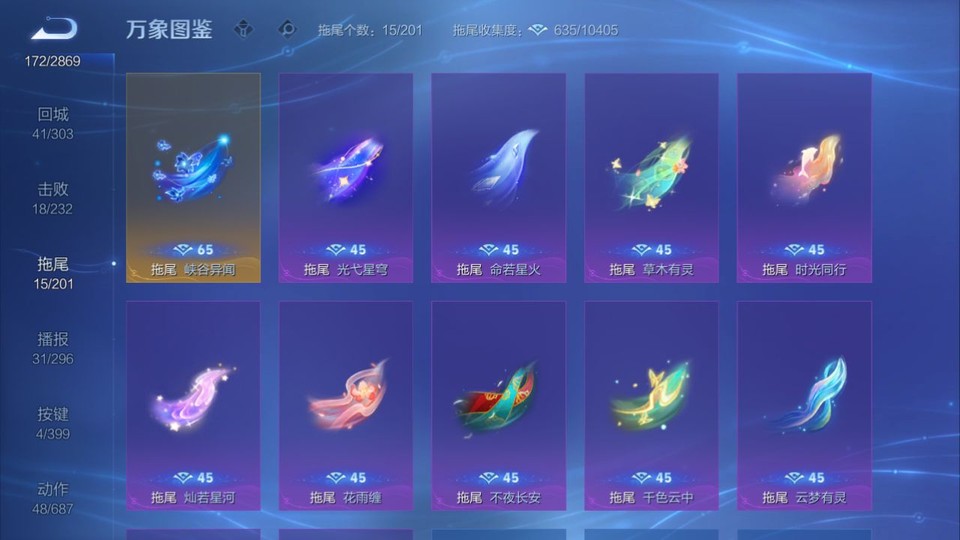This screenshot has height=540, width=960.
Task: Switch to the 回城 category tab
Action: point(54,123)
